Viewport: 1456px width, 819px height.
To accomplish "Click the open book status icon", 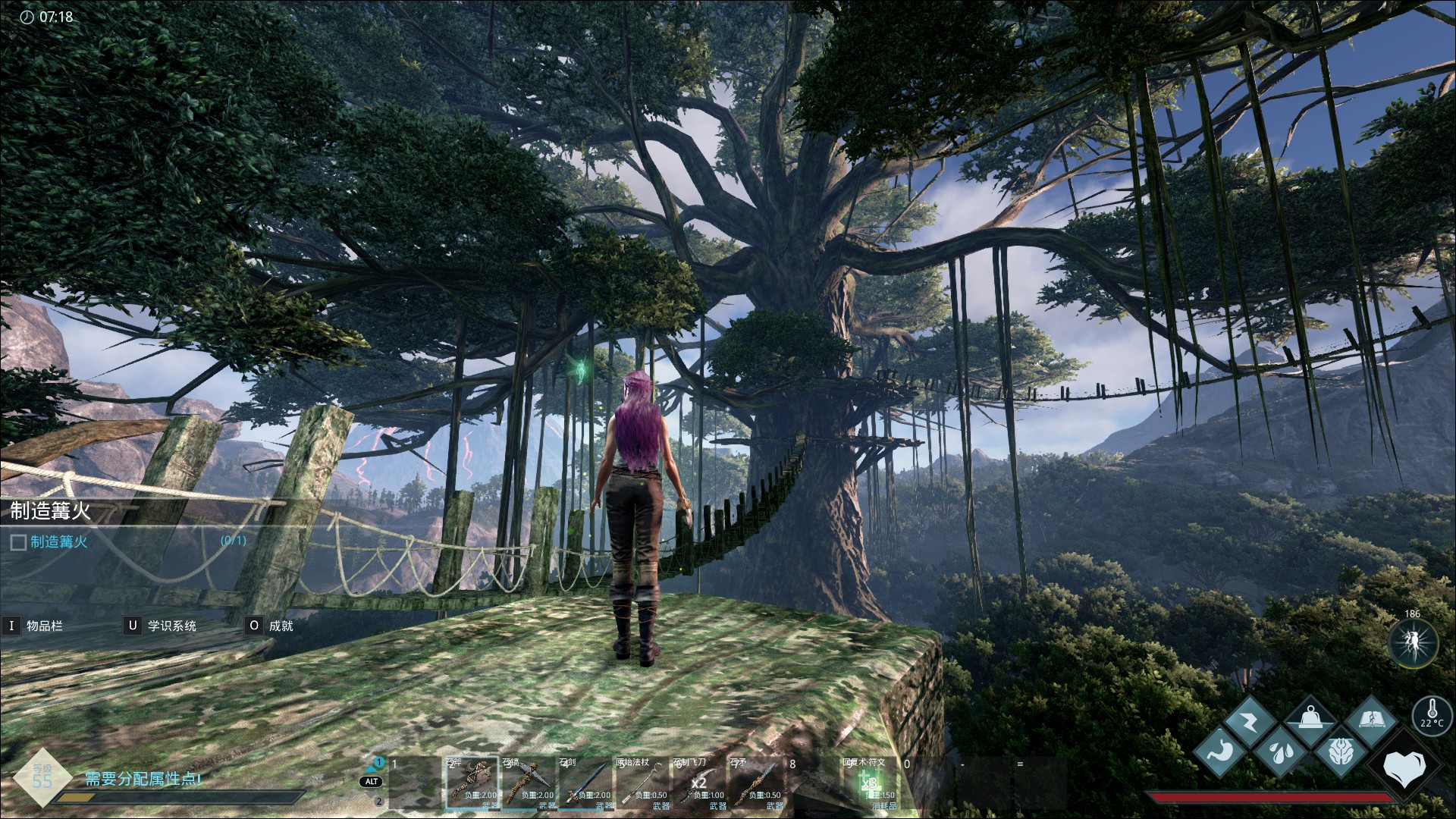I will (1370, 721).
